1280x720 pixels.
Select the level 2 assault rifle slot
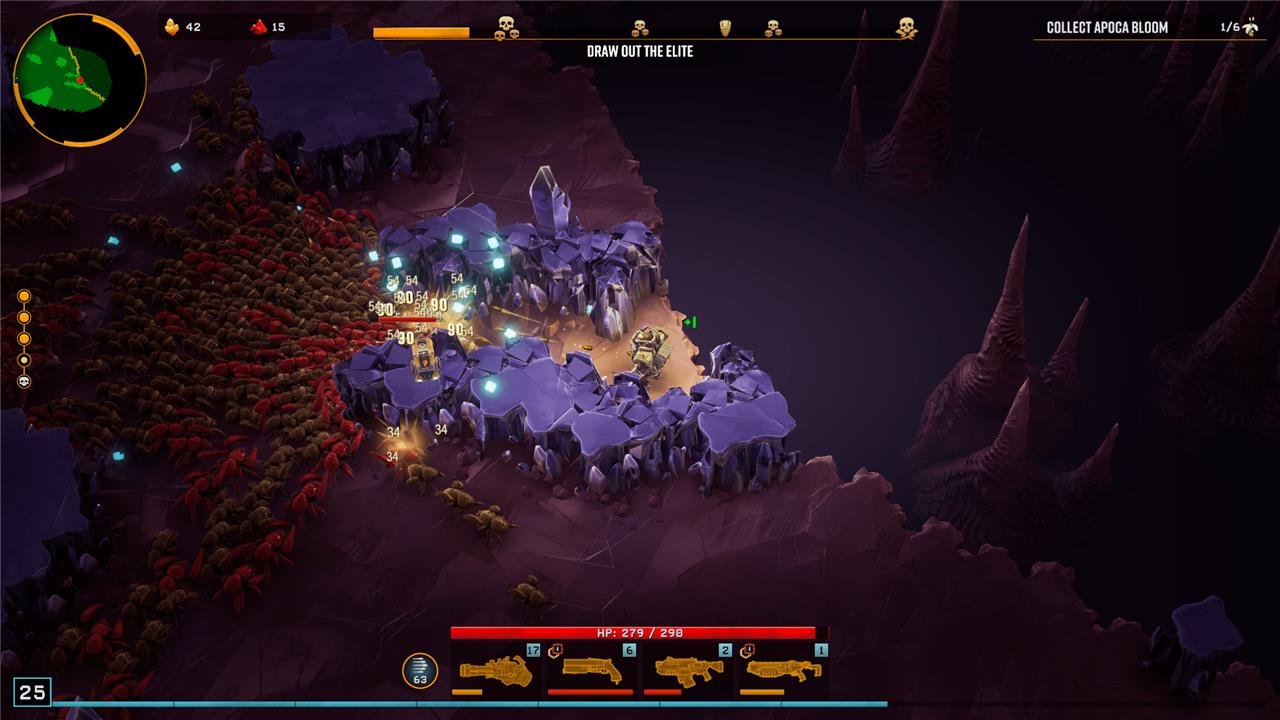[x=688, y=669]
